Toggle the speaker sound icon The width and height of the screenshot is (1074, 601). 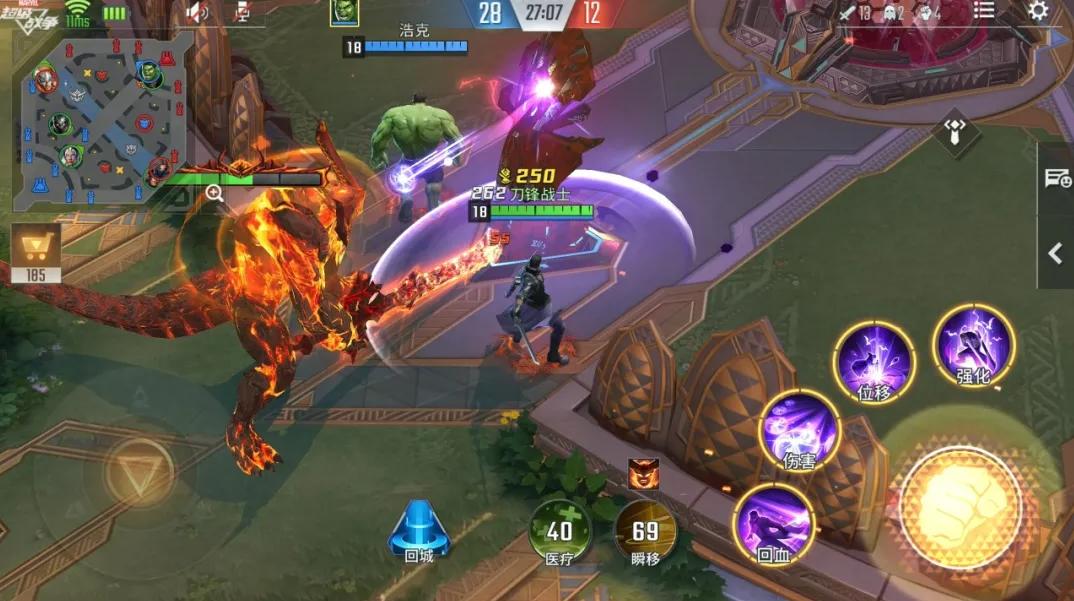(198, 12)
